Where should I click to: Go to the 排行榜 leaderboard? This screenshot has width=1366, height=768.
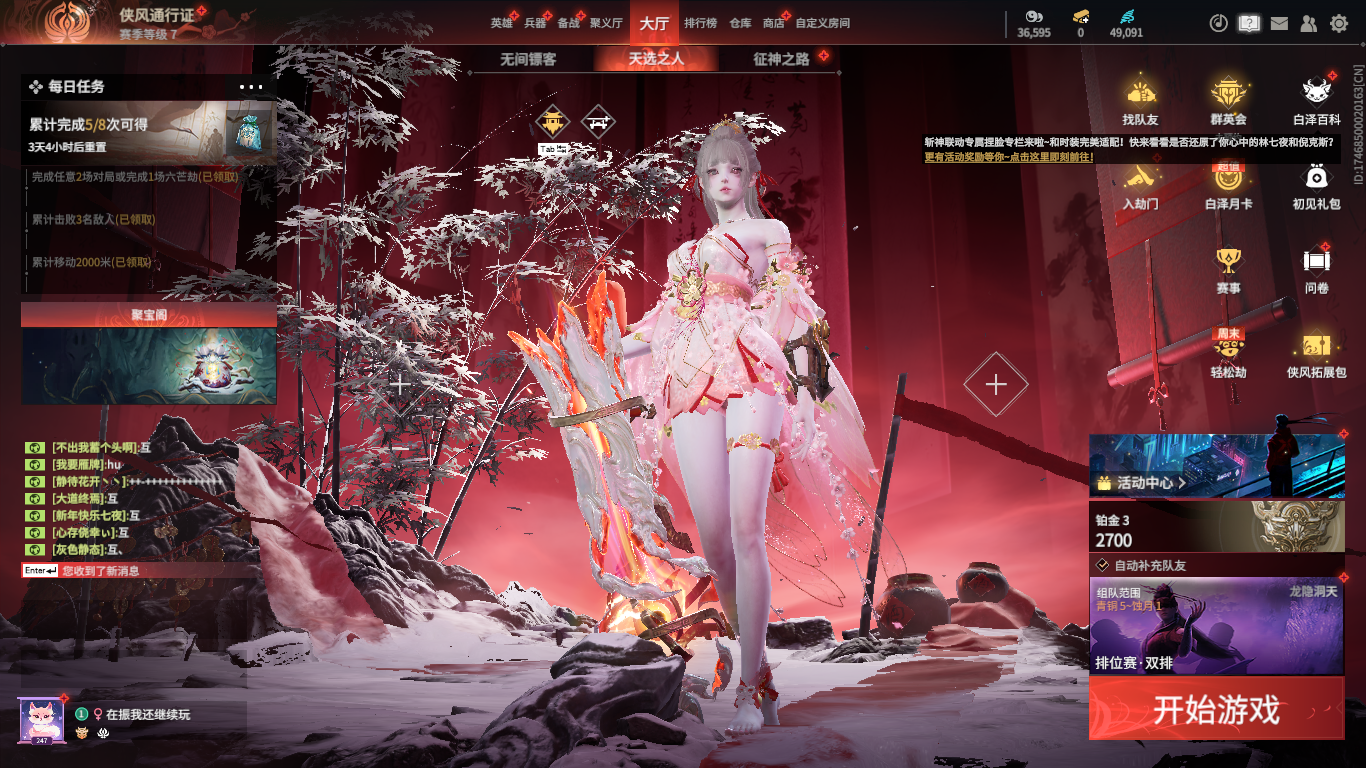click(700, 23)
